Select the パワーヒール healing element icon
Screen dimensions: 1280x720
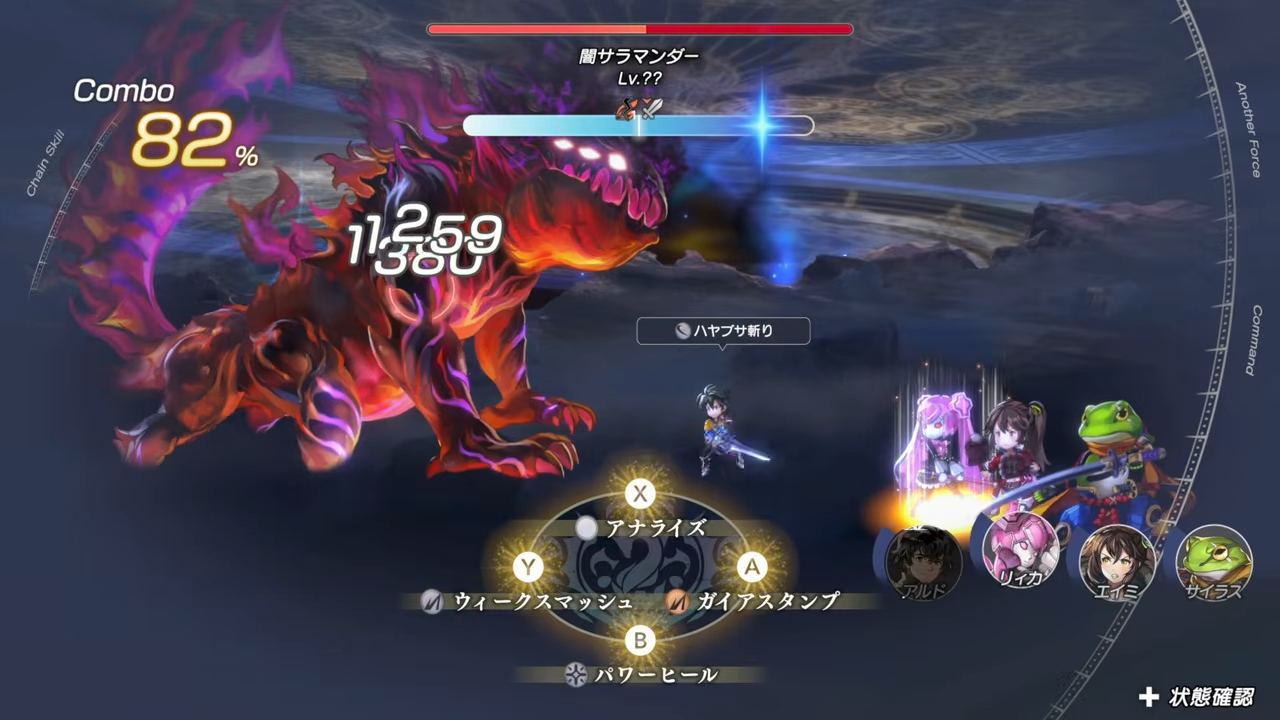click(x=575, y=674)
